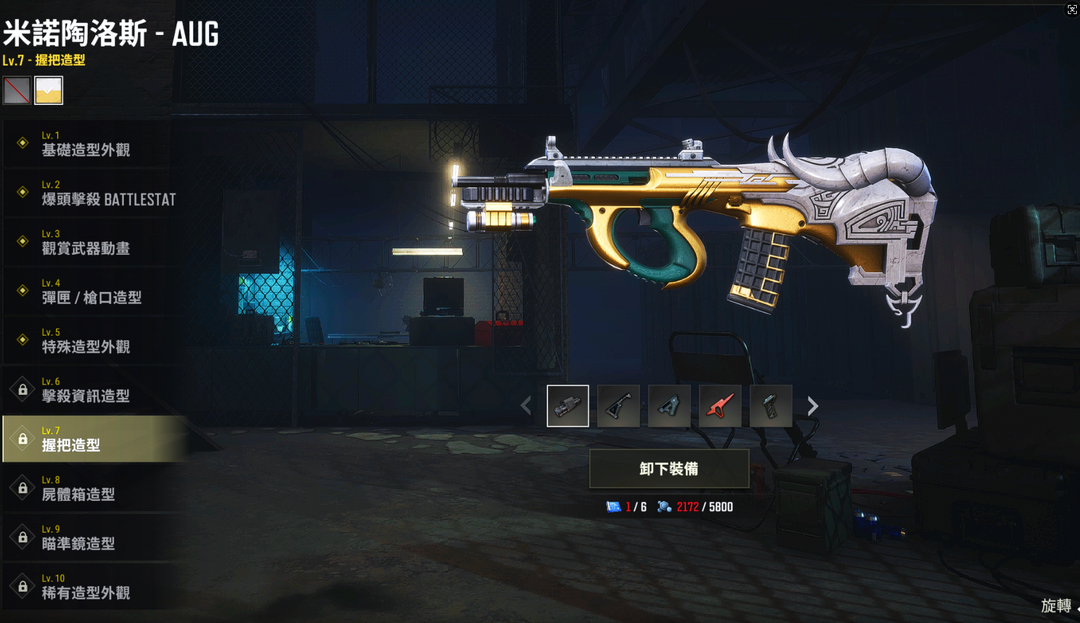Screen dimensions: 1080x623
Task: Select Lv.1 基礎造型外觀 entry
Action: [86, 144]
